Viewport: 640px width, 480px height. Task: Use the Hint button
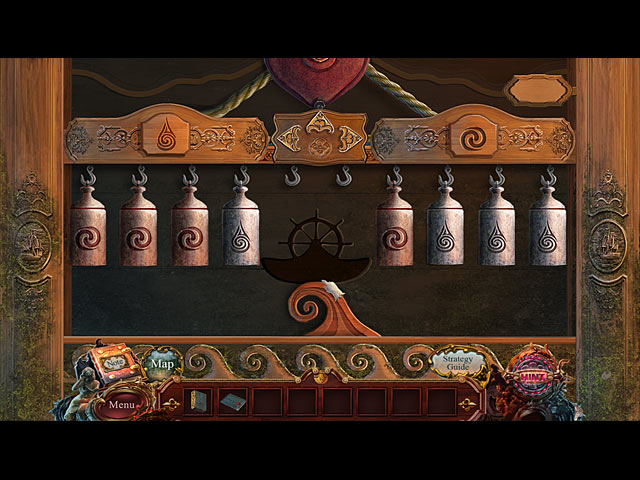[531, 381]
